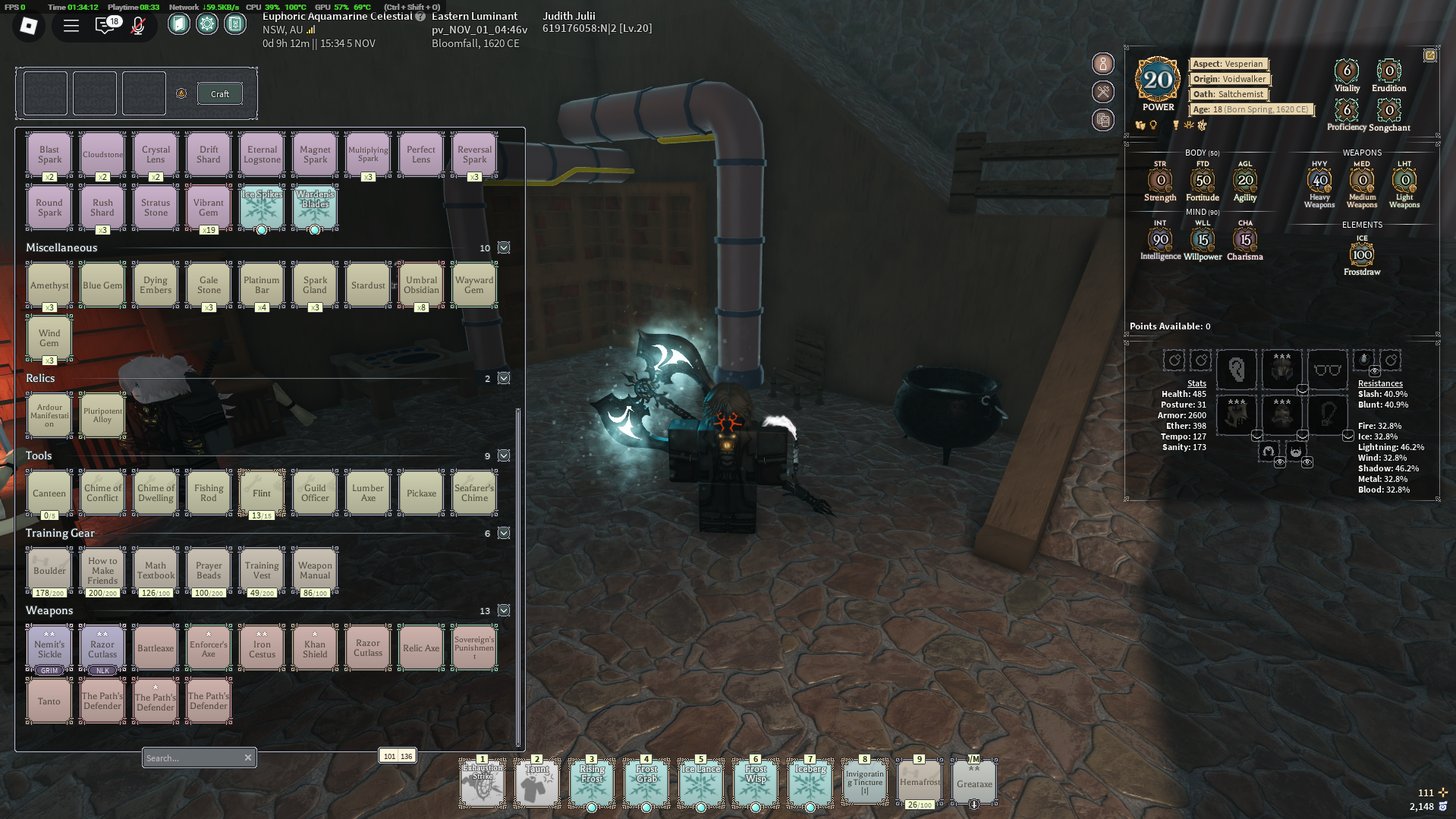The height and width of the screenshot is (819, 1456).
Task: Choose Nemit's Sickle weapon
Action: click(49, 648)
